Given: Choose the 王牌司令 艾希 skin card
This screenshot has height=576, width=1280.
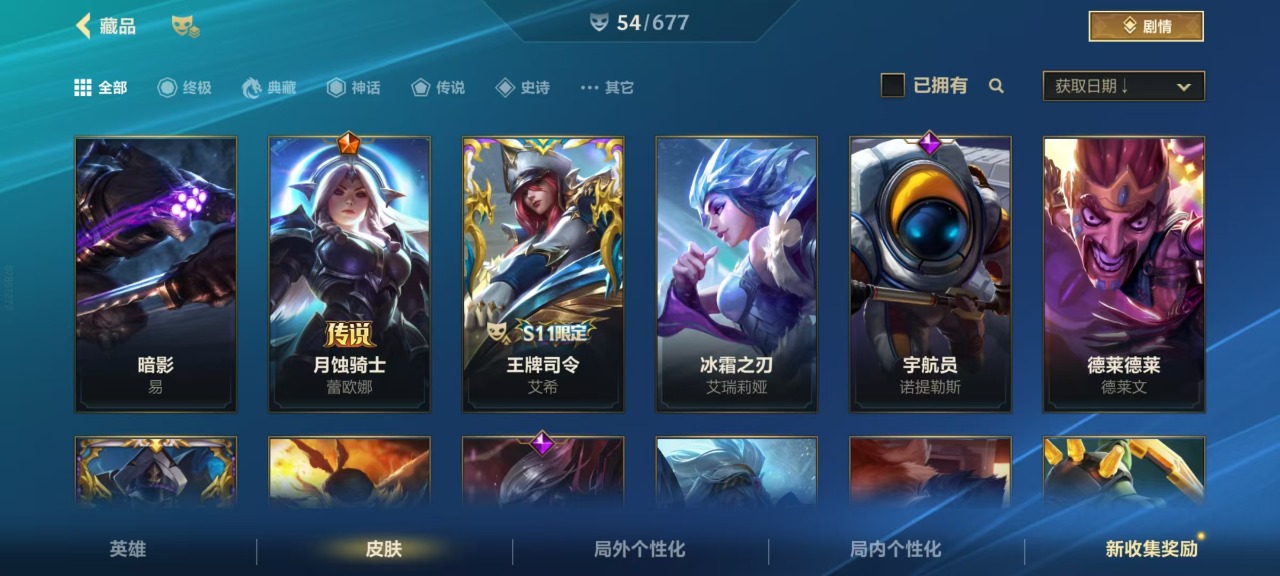Looking at the screenshot, I should tap(543, 274).
